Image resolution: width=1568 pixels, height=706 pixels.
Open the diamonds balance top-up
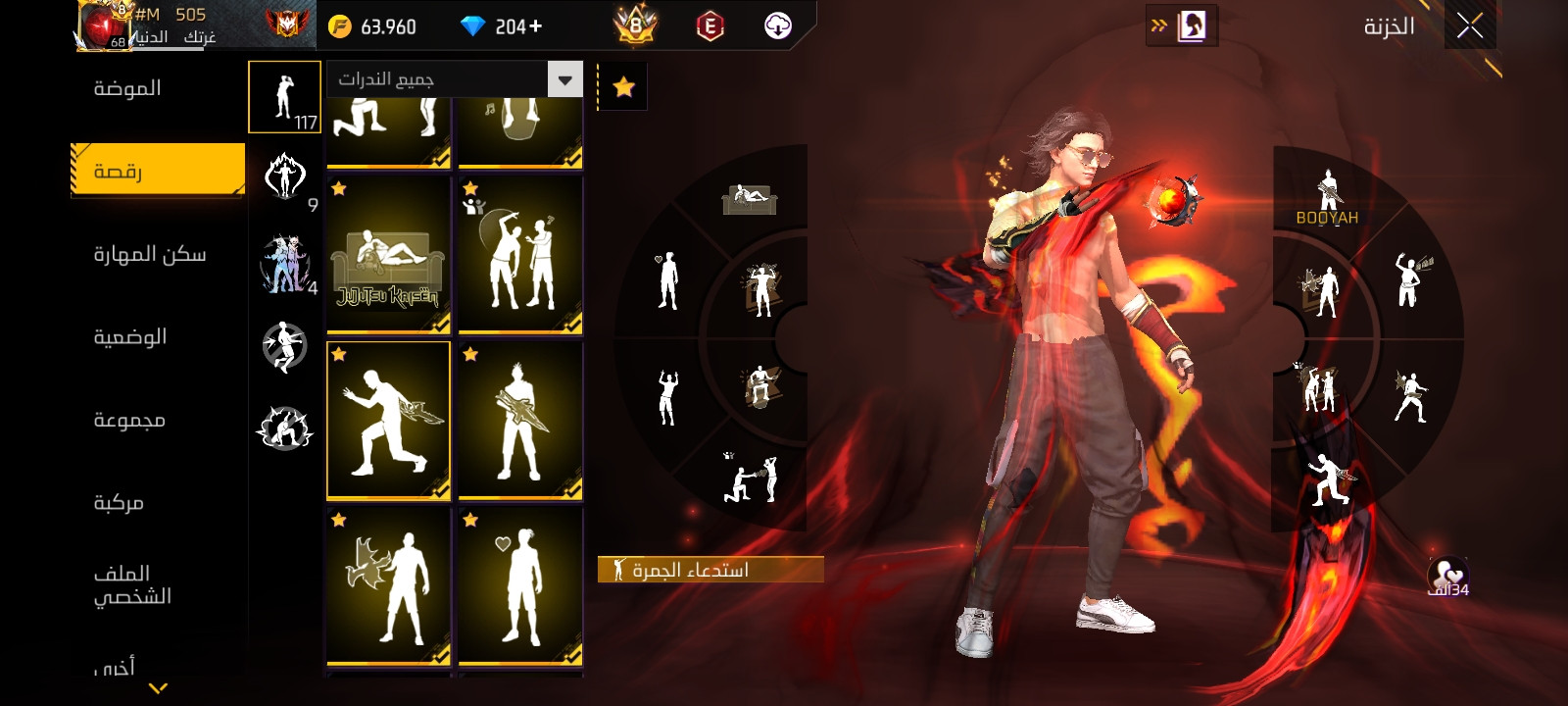pos(502,26)
